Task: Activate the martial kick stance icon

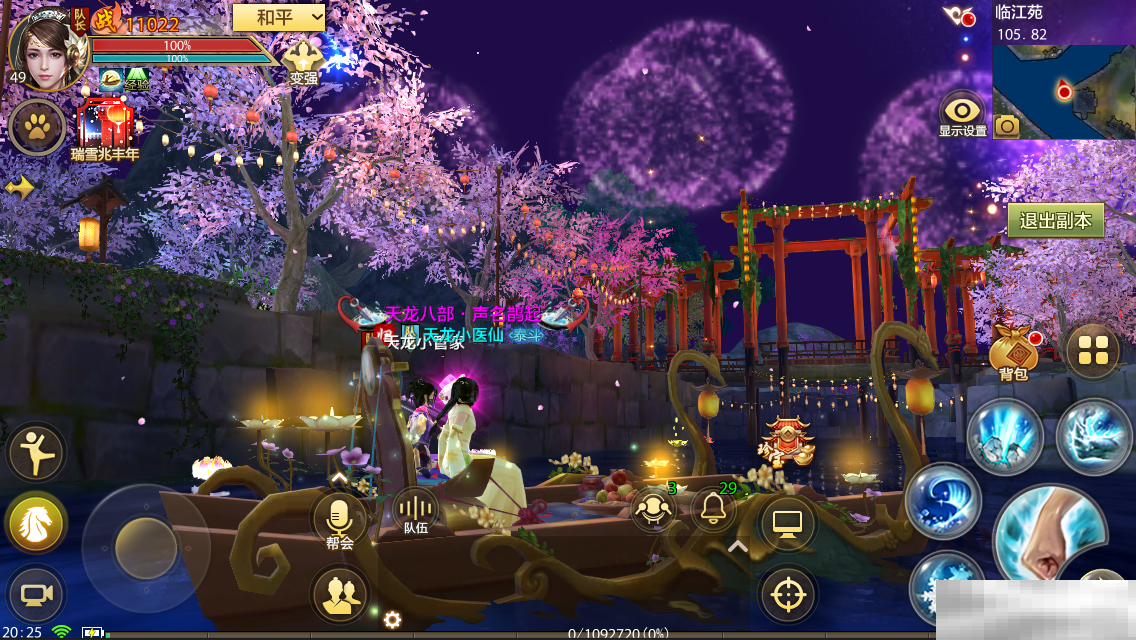Action: pos(36,452)
